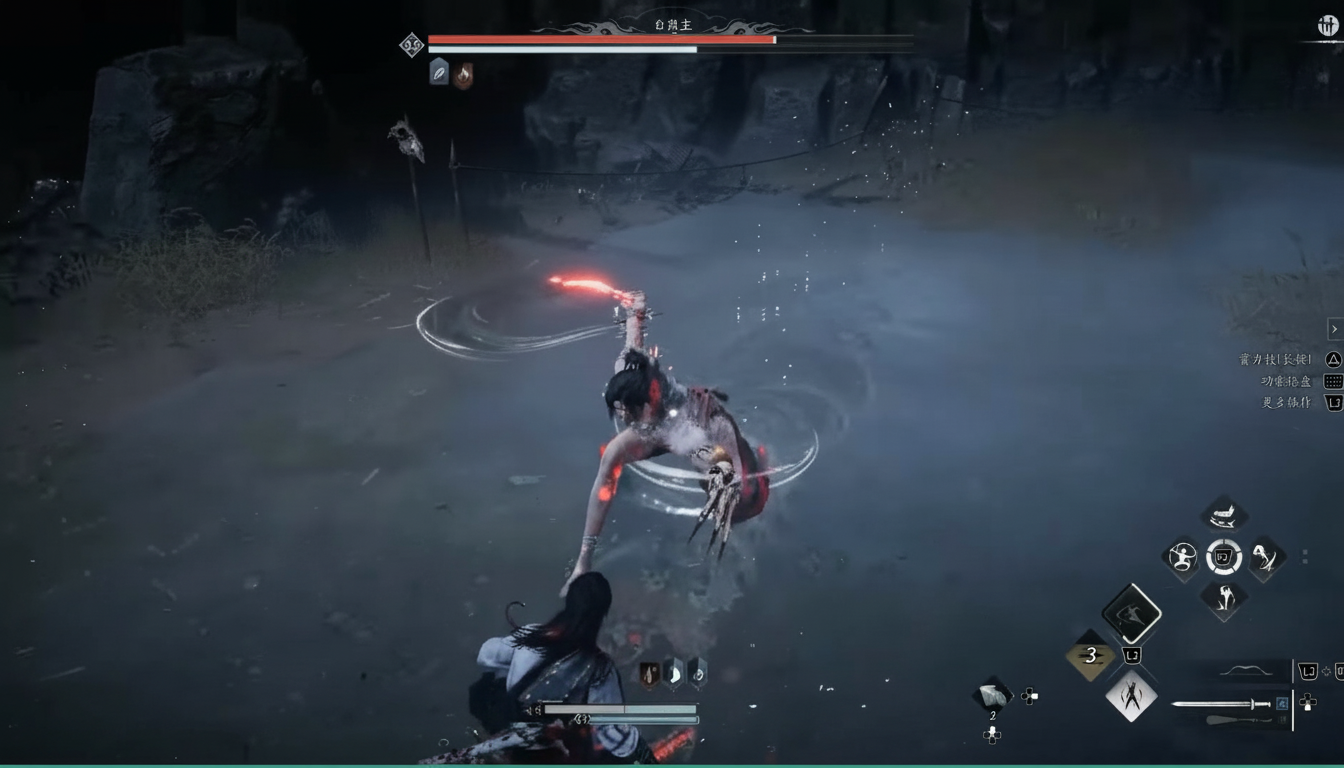This screenshot has width=1344, height=768.
Task: Expand the chevron arrow on the right screen edge
Action: [x=1333, y=328]
